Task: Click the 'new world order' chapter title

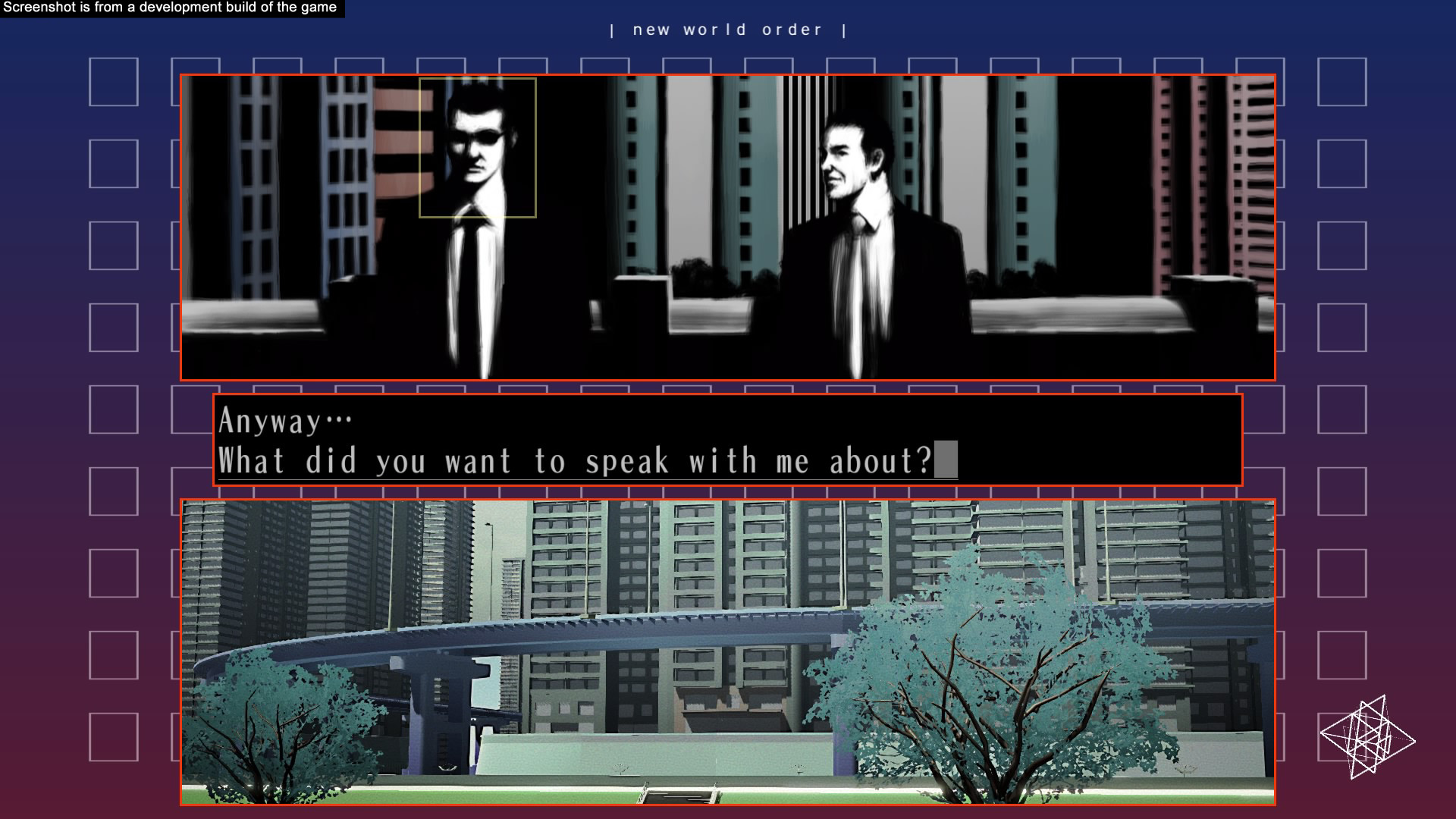Action: click(x=726, y=29)
